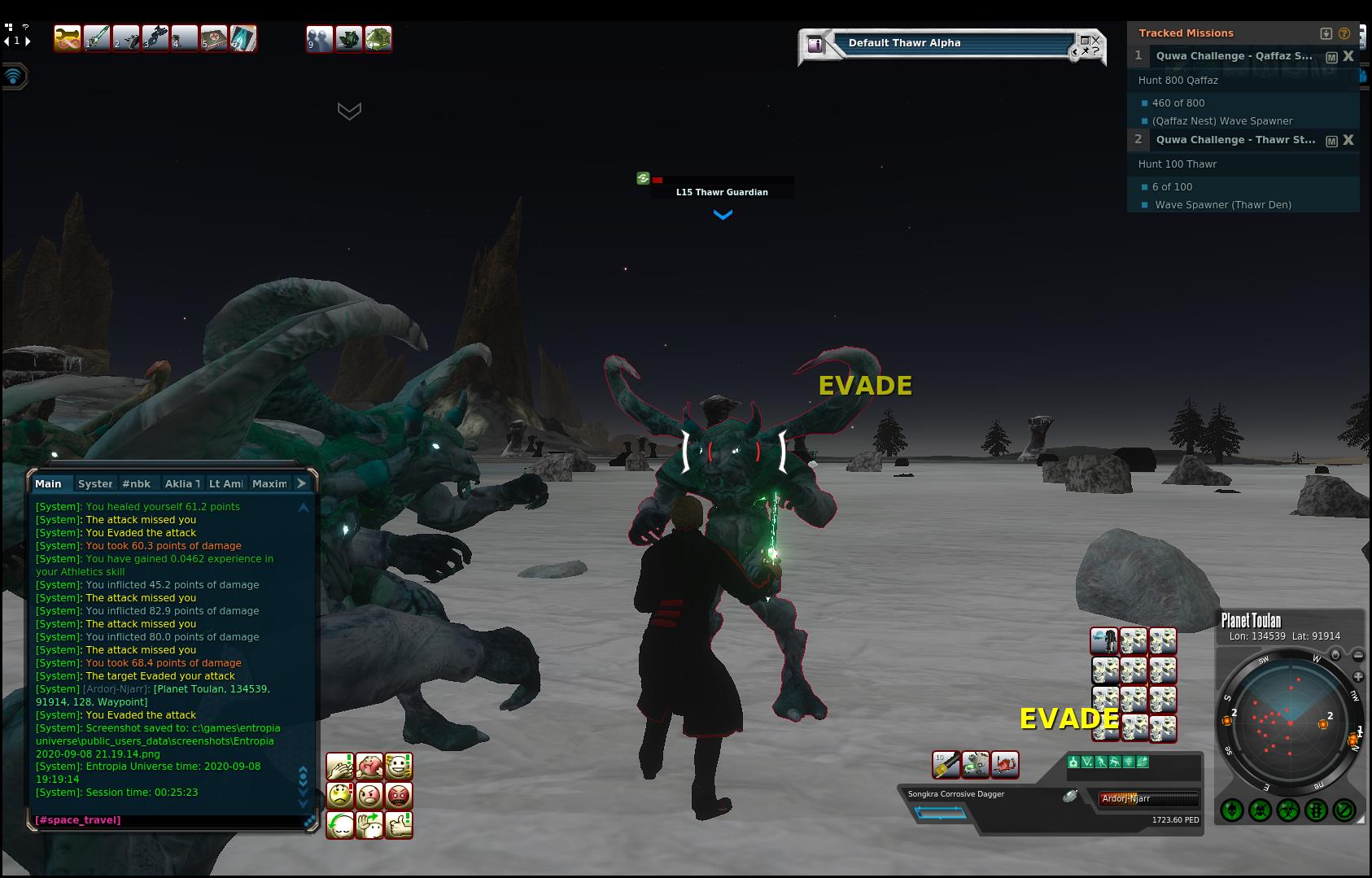
Task: Toggle the biohazard radar filter
Action: tap(1287, 810)
